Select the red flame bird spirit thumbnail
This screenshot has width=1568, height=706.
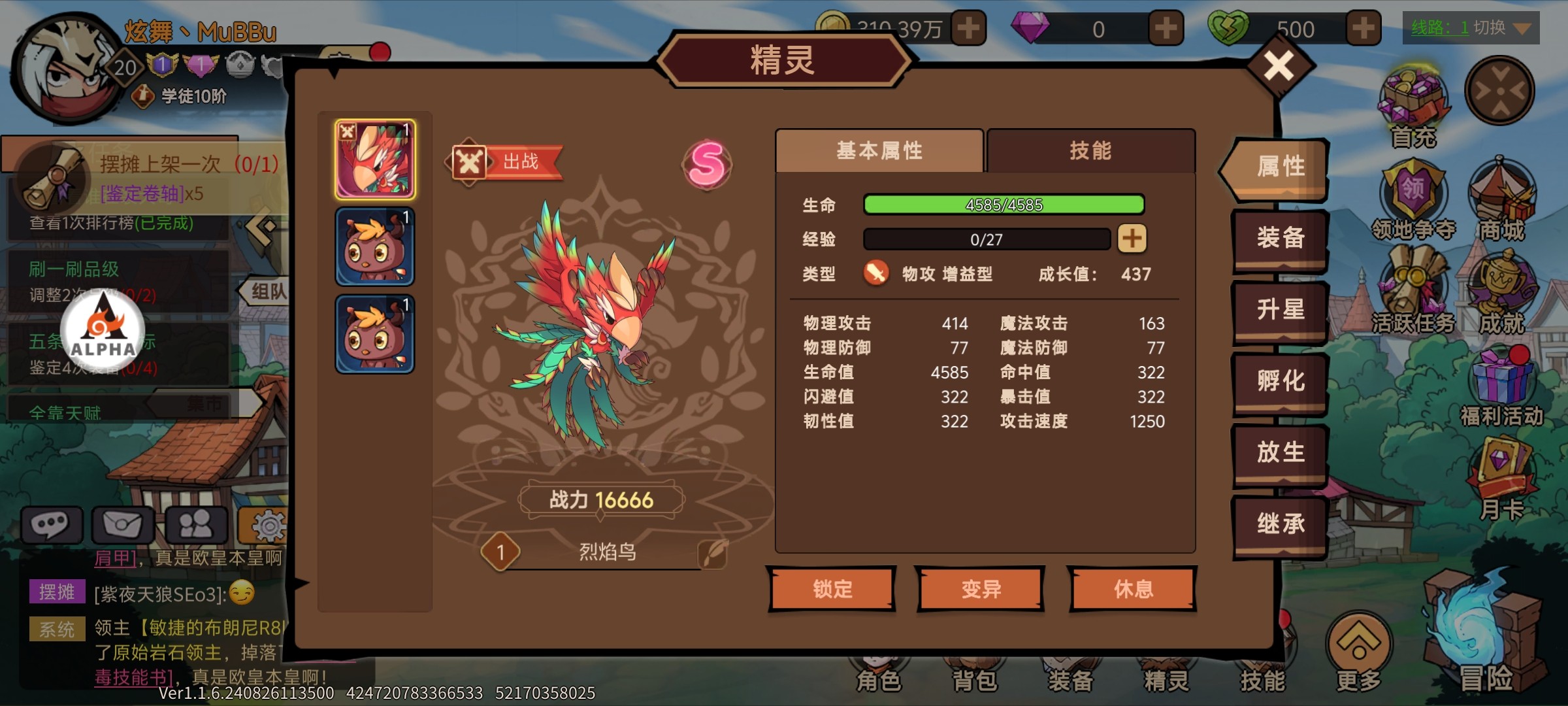click(375, 160)
